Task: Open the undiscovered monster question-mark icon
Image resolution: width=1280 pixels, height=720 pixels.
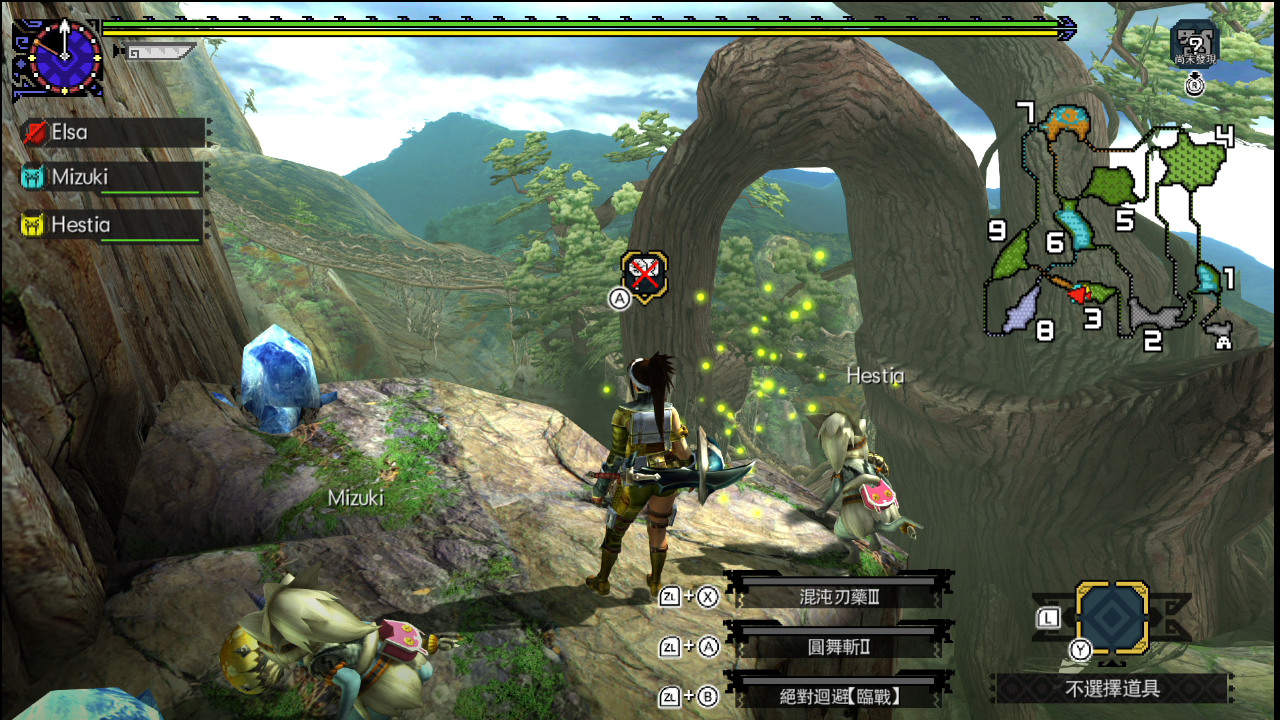Action: pyautogui.click(x=1194, y=45)
